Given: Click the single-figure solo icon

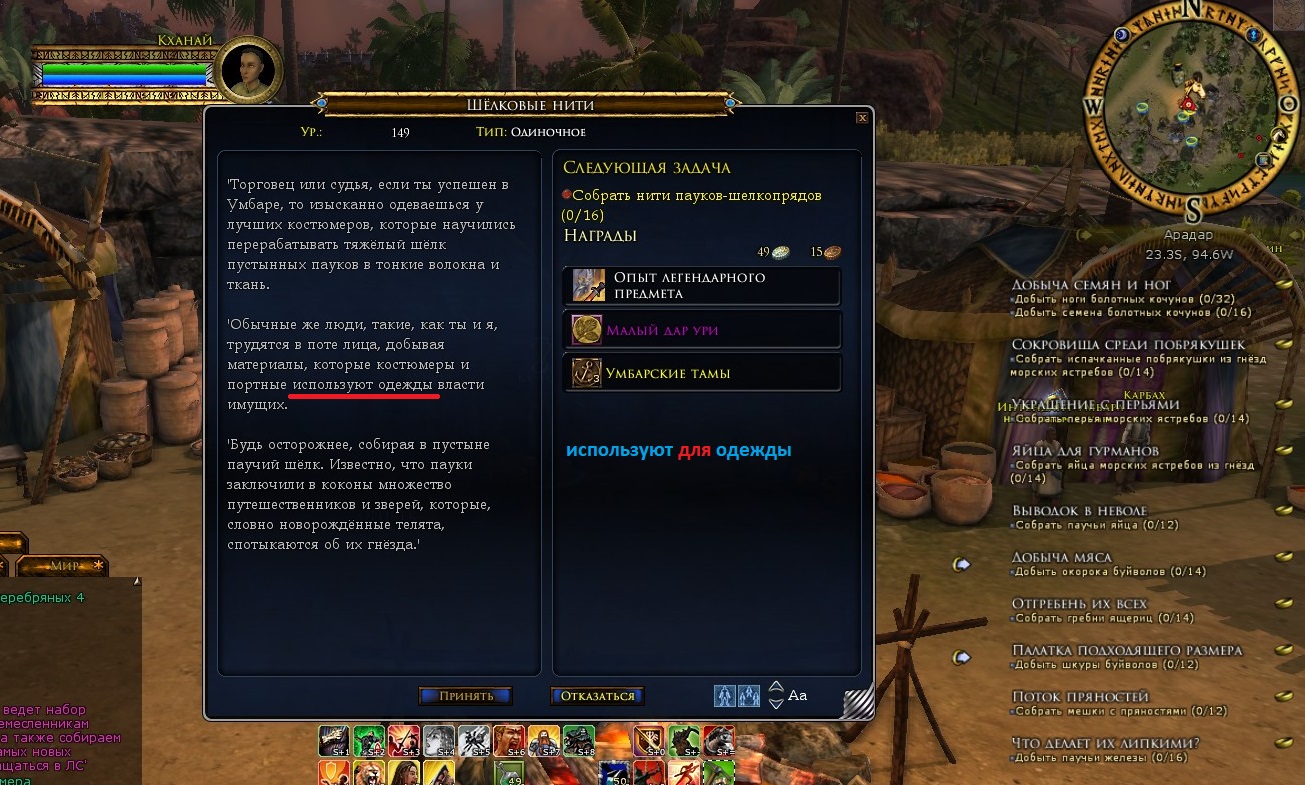Looking at the screenshot, I should pos(724,695).
